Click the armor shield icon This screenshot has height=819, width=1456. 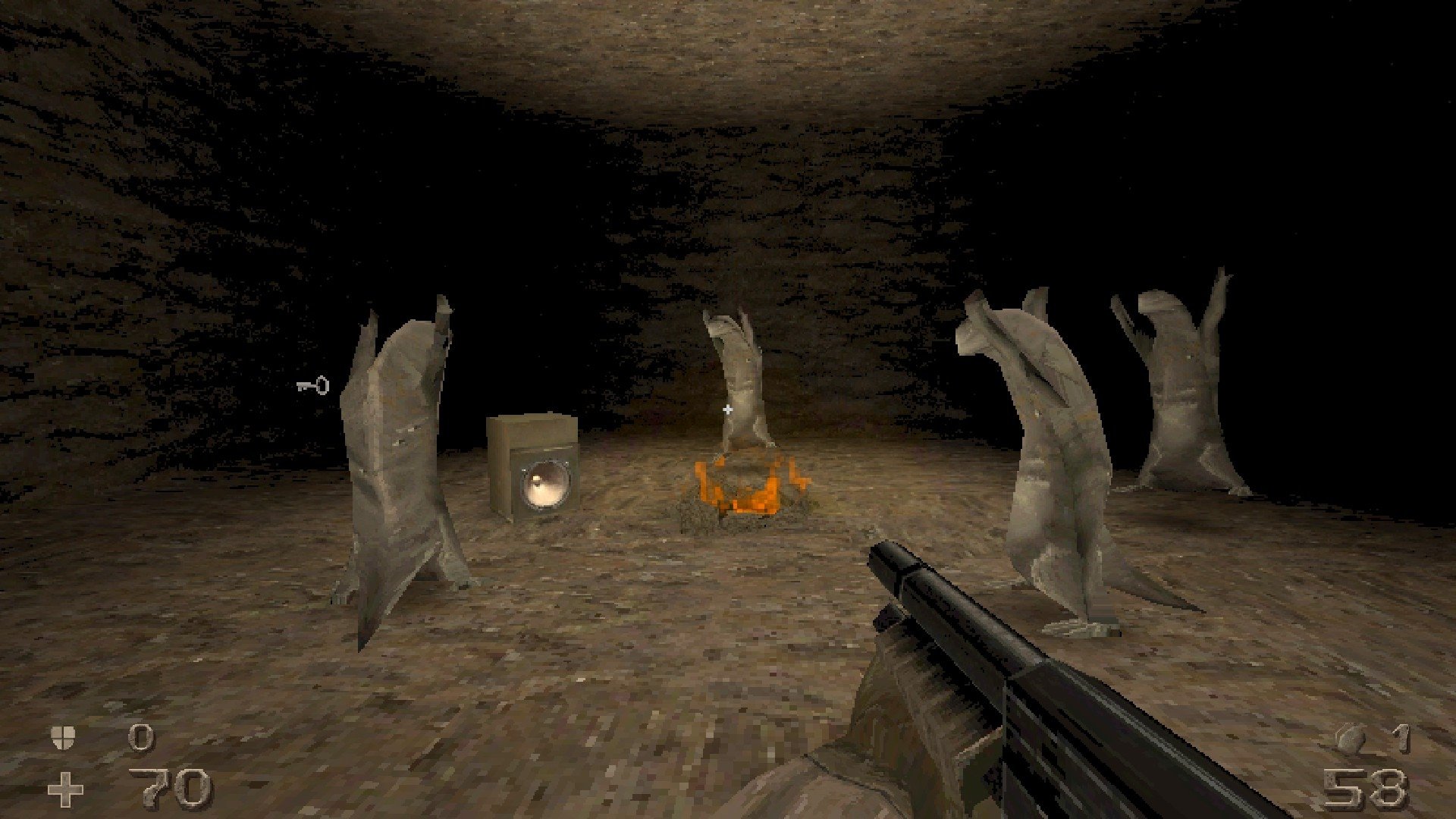tap(63, 737)
